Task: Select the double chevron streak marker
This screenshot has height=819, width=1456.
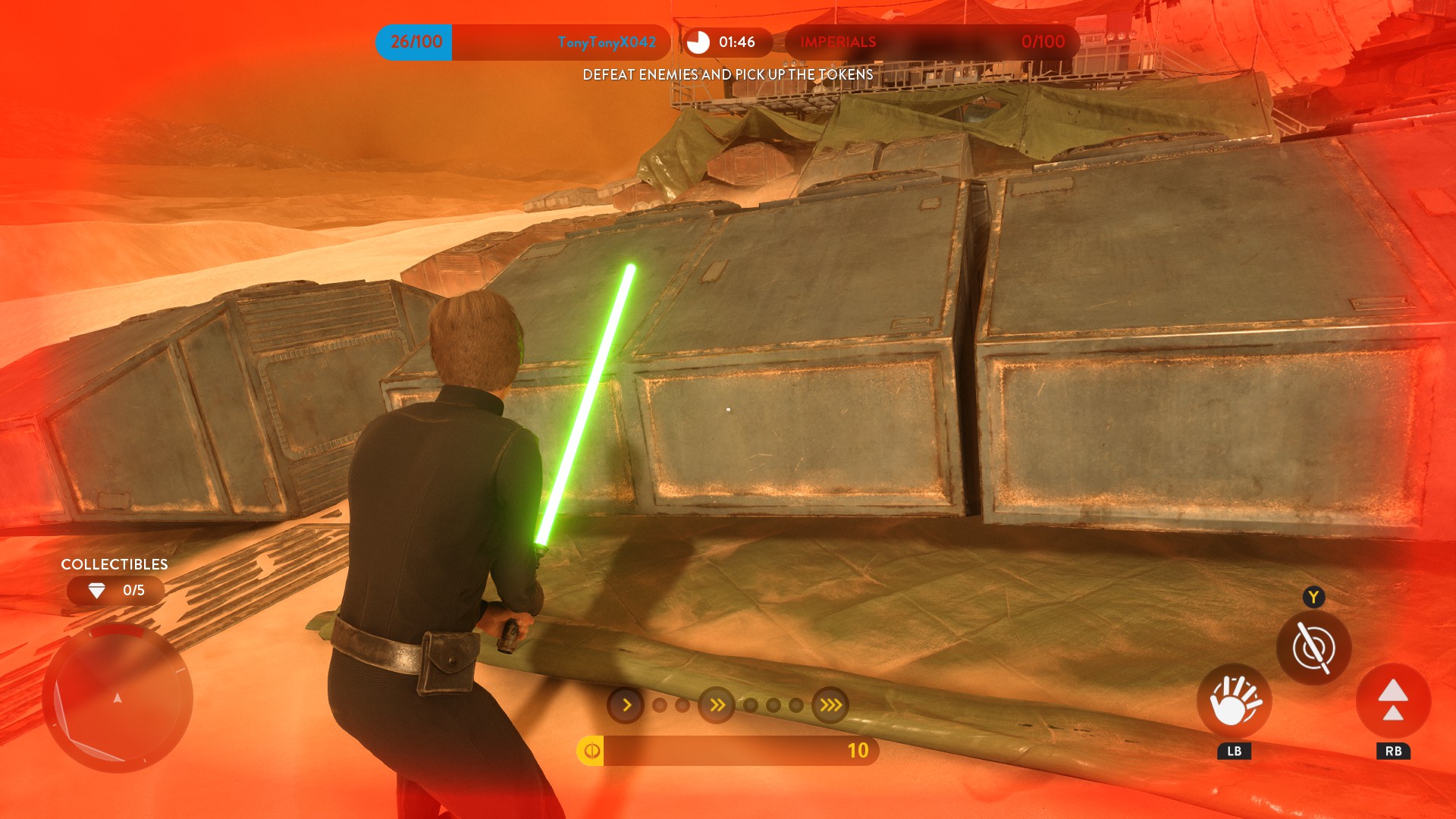Action: coord(717,705)
